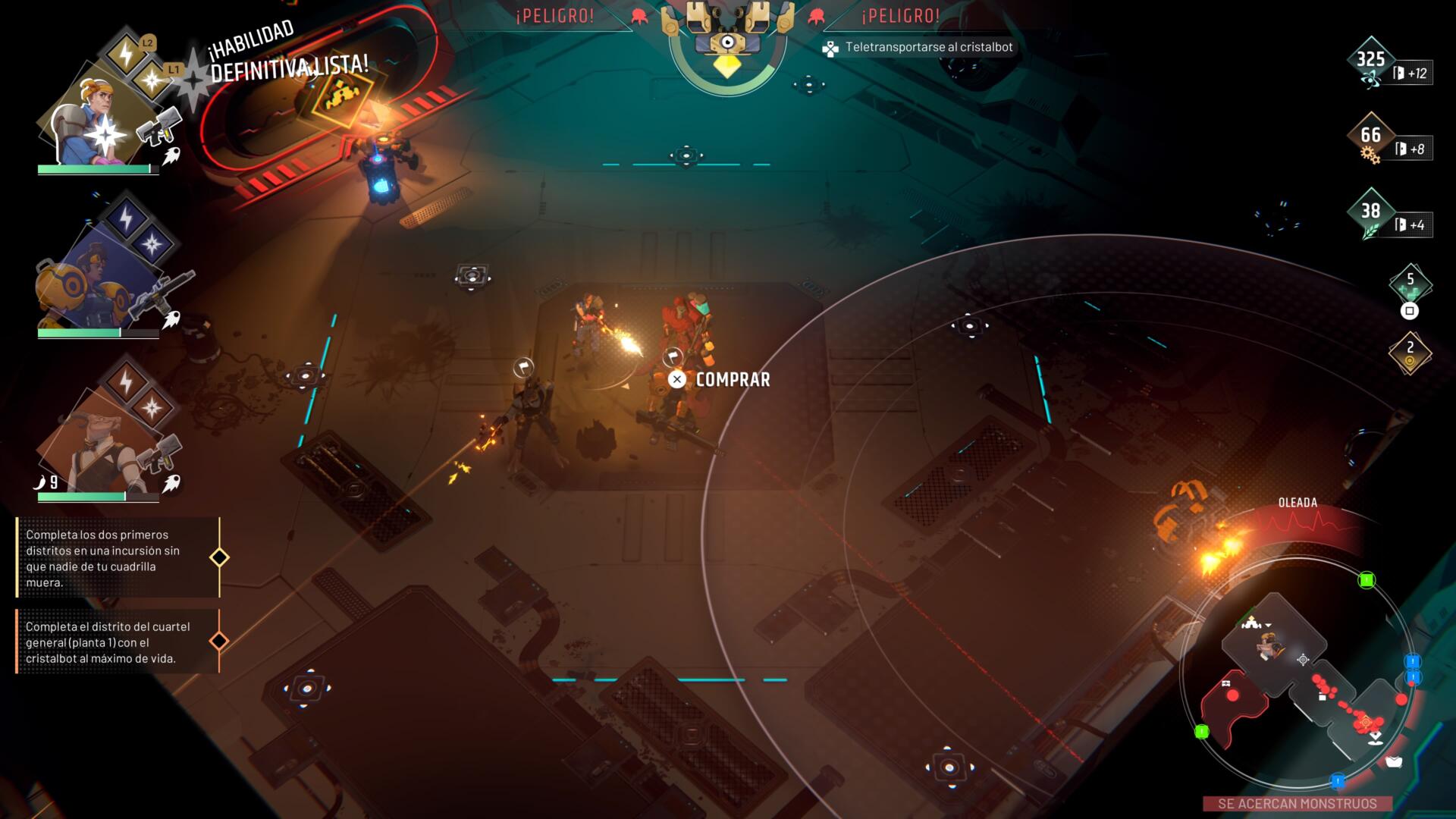Use the green medkit item with count 5

click(1410, 284)
